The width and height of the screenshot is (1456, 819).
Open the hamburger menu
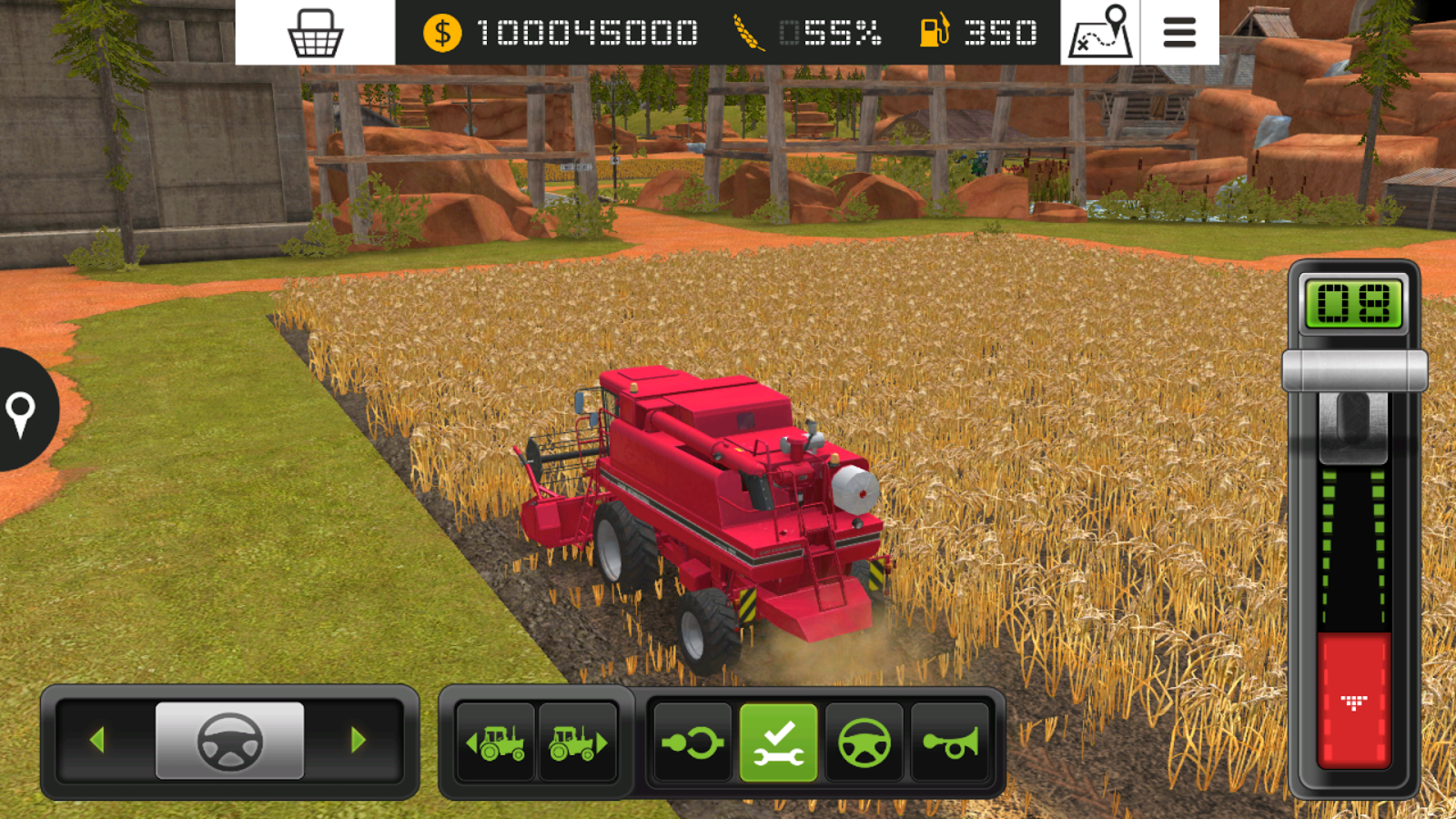(1179, 33)
